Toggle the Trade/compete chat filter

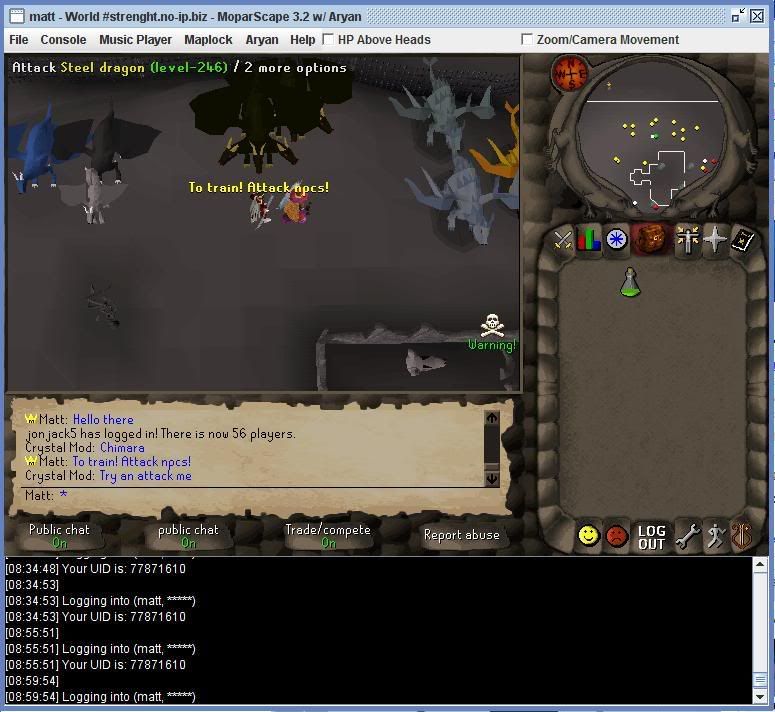(x=327, y=536)
